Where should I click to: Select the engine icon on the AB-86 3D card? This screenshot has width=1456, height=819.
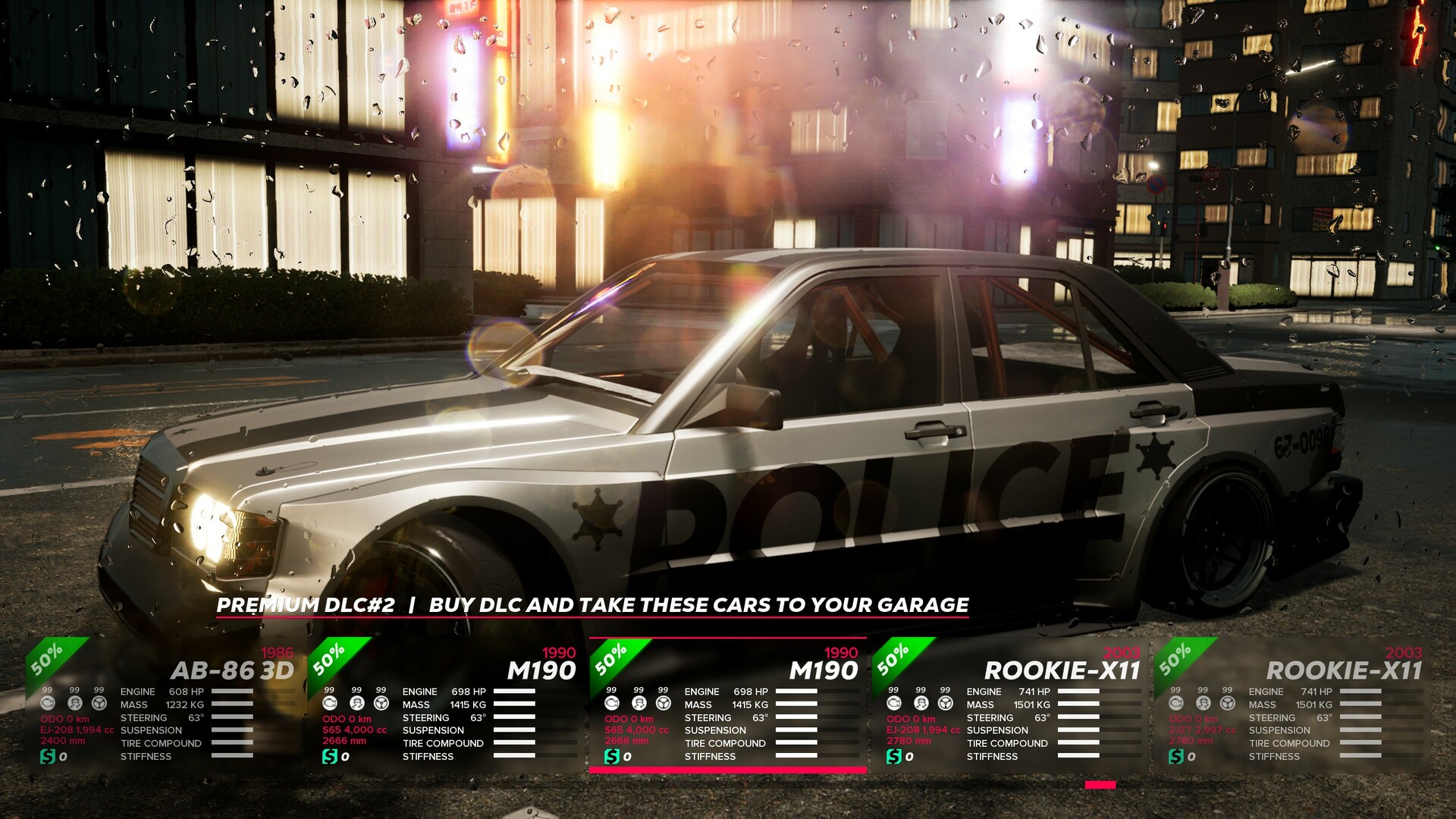49,704
